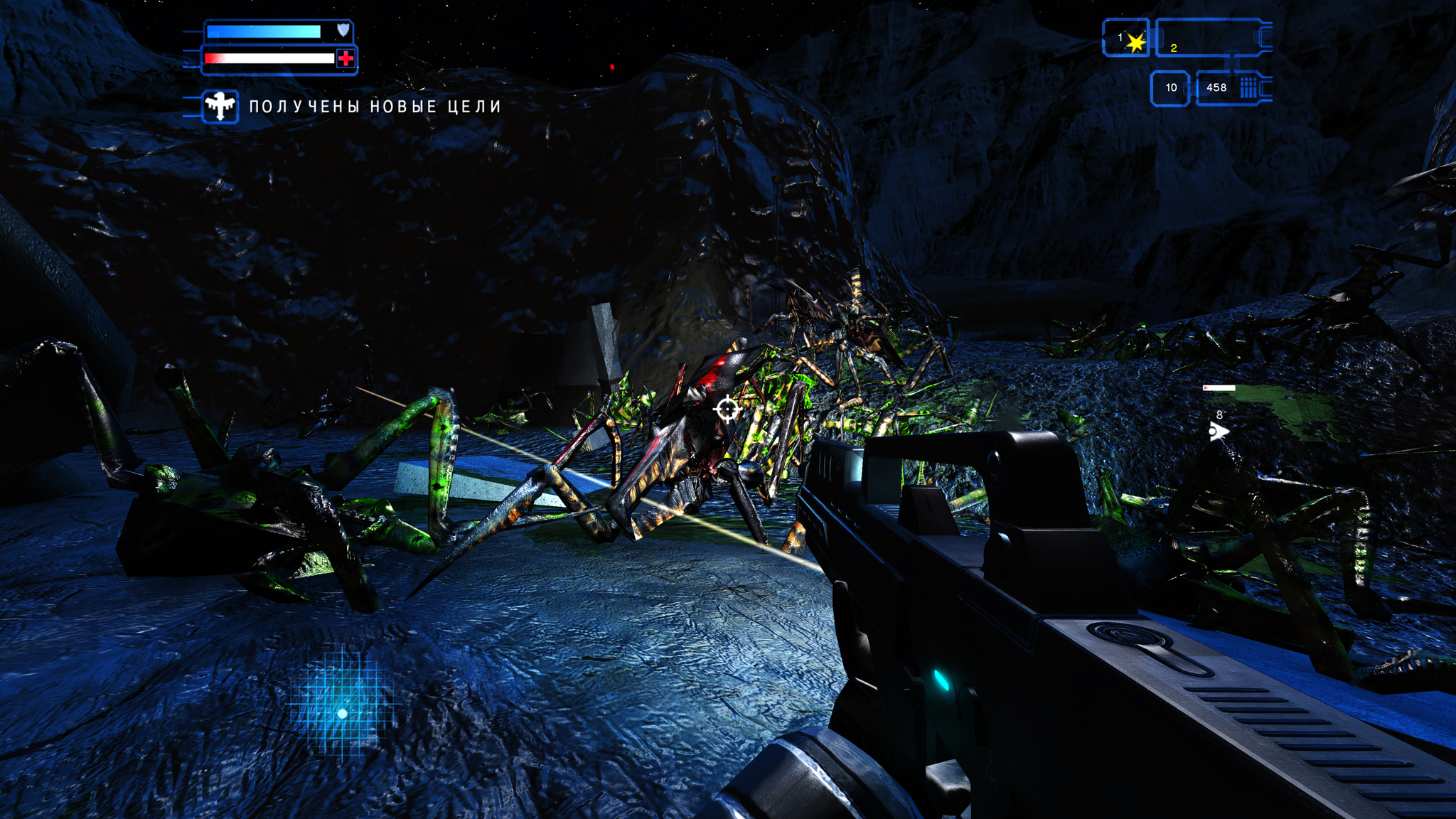The height and width of the screenshot is (819, 1456).
Task: Choose weapon slot number 2
Action: pos(1209,39)
